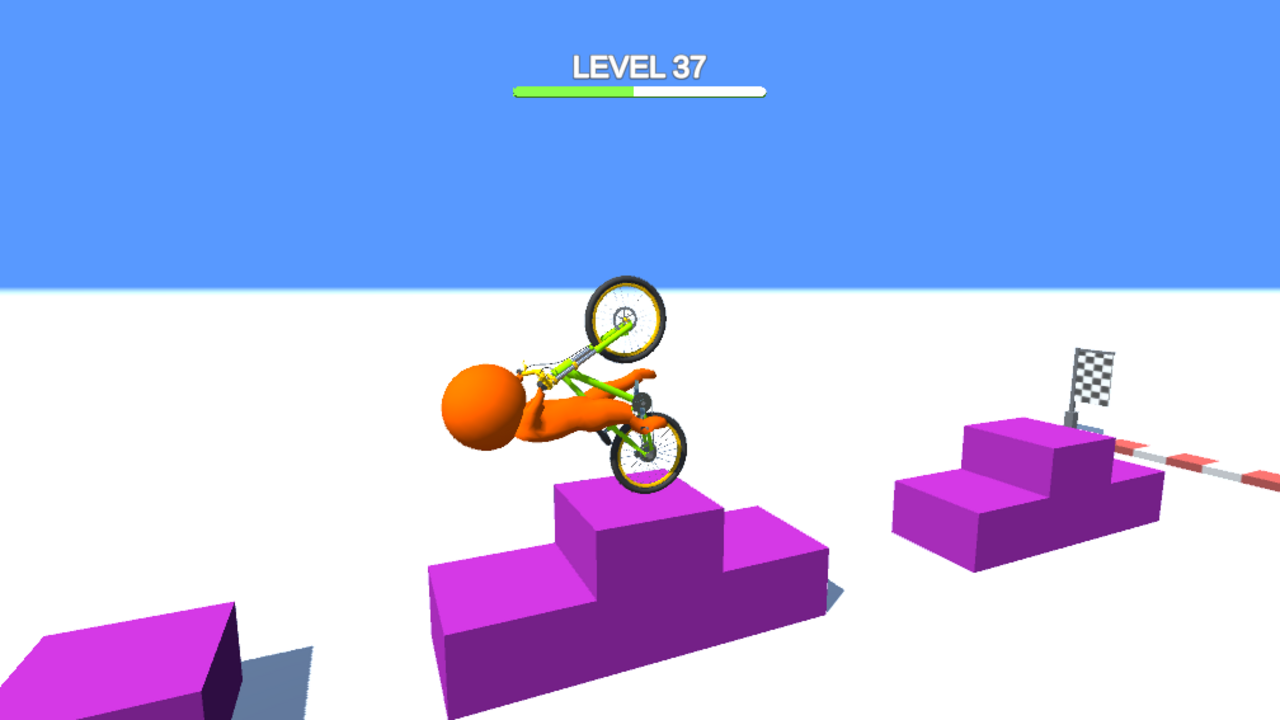This screenshot has width=1280, height=720.
Task: Tap the unfilled white portion of the progress bar
Action: 700,90
